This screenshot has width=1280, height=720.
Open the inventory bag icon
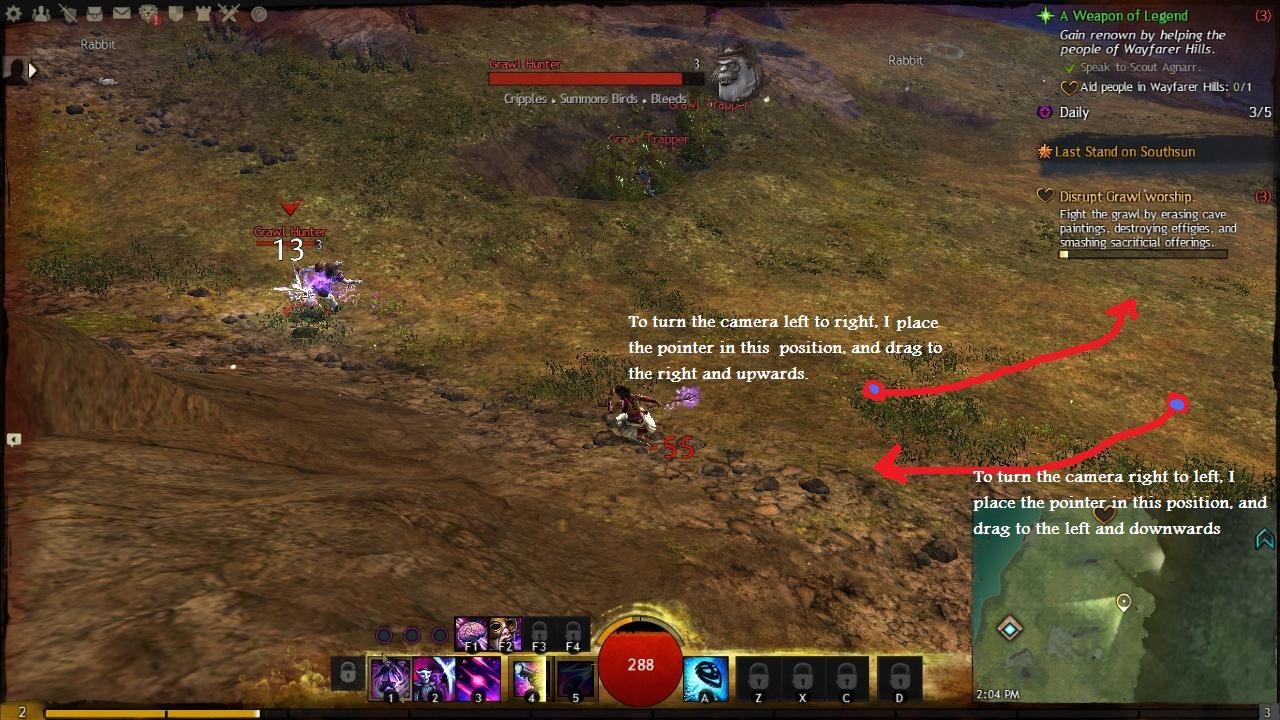[95, 14]
